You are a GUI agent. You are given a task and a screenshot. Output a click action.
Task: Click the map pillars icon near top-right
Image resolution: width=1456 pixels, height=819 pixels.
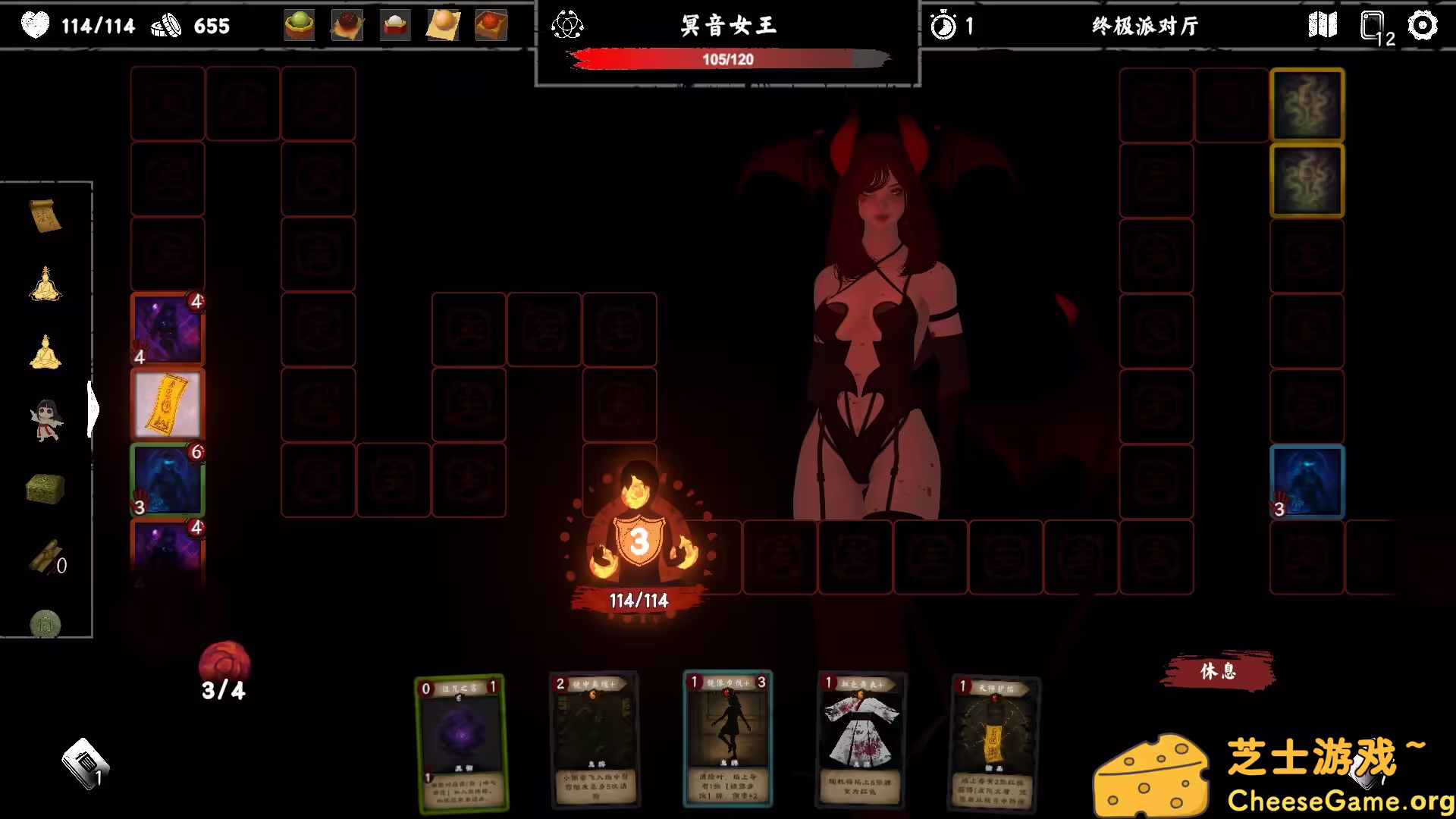1324,25
